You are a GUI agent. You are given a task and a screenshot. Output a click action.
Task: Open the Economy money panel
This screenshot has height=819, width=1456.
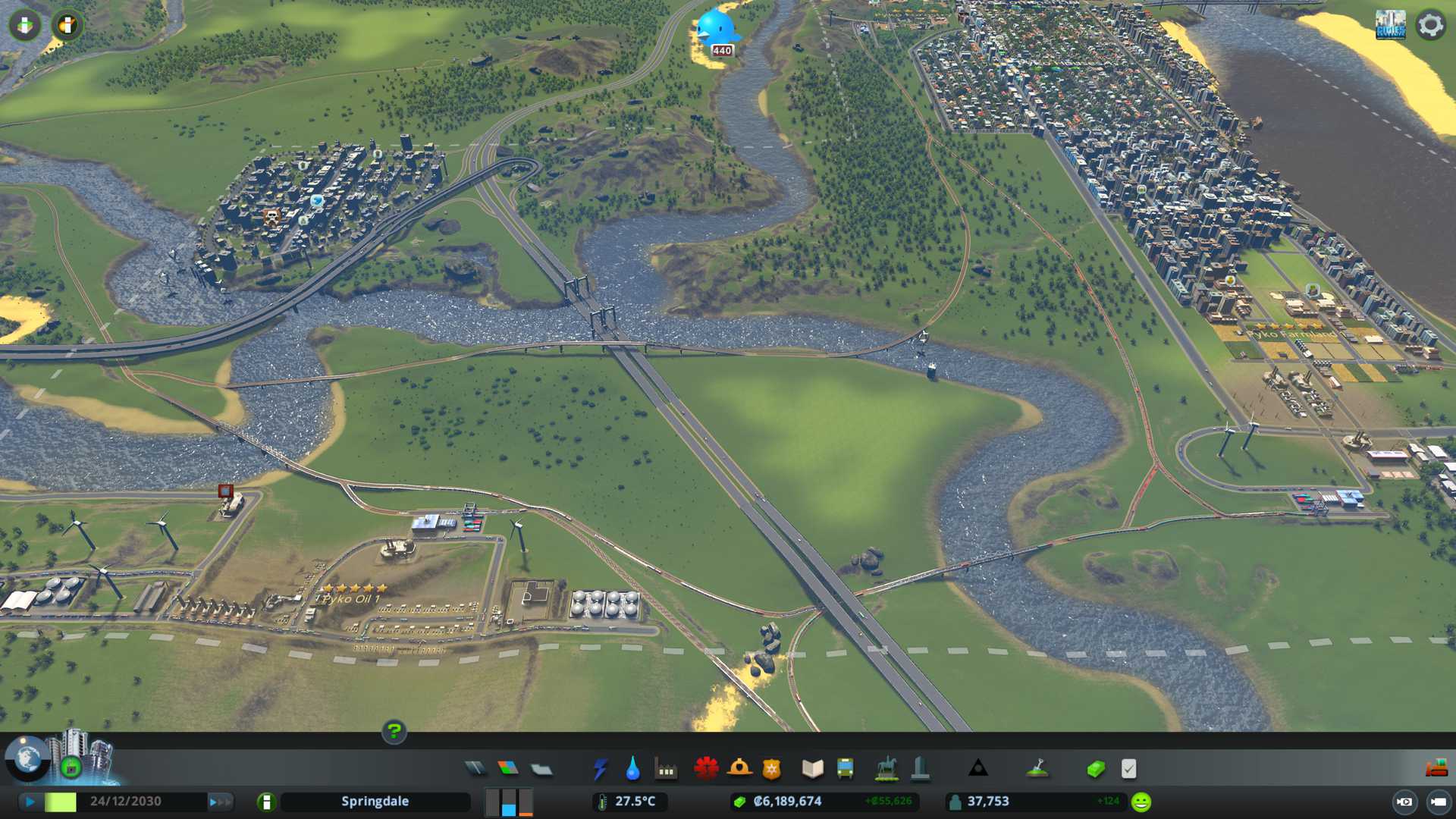pyautogui.click(x=1095, y=769)
